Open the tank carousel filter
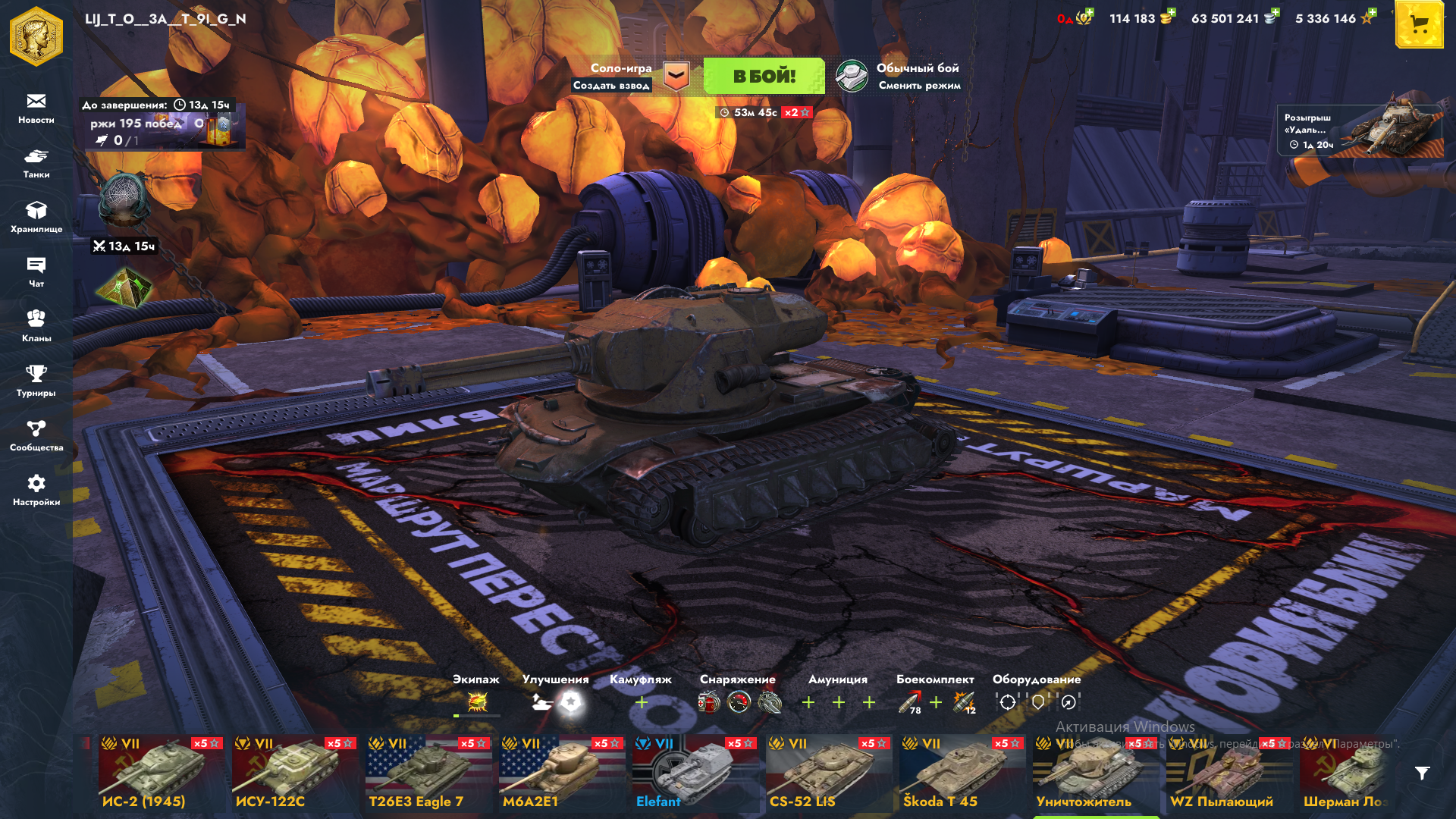The image size is (1456, 819). click(x=1422, y=773)
